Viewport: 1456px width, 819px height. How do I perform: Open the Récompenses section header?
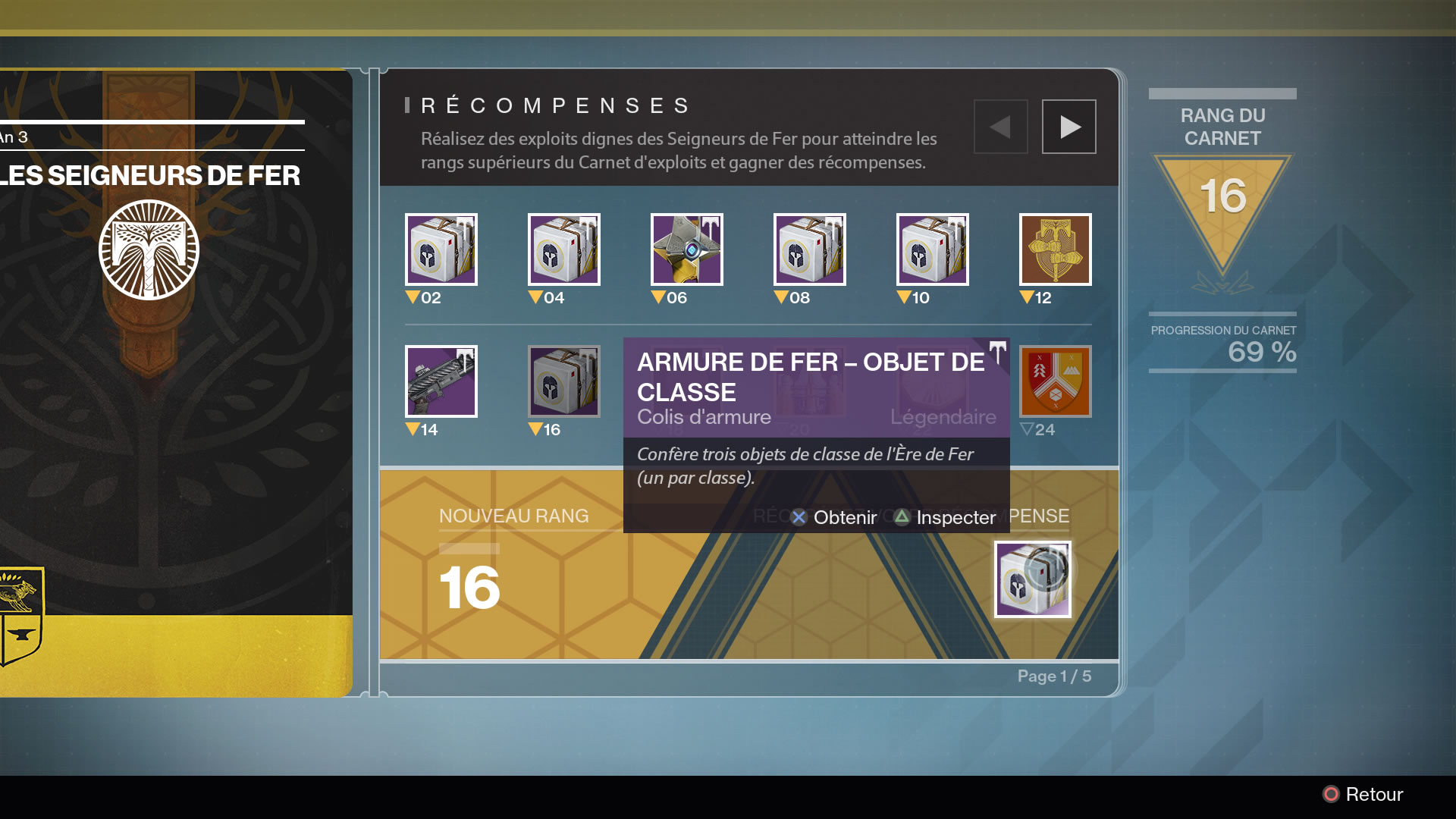pyautogui.click(x=556, y=106)
